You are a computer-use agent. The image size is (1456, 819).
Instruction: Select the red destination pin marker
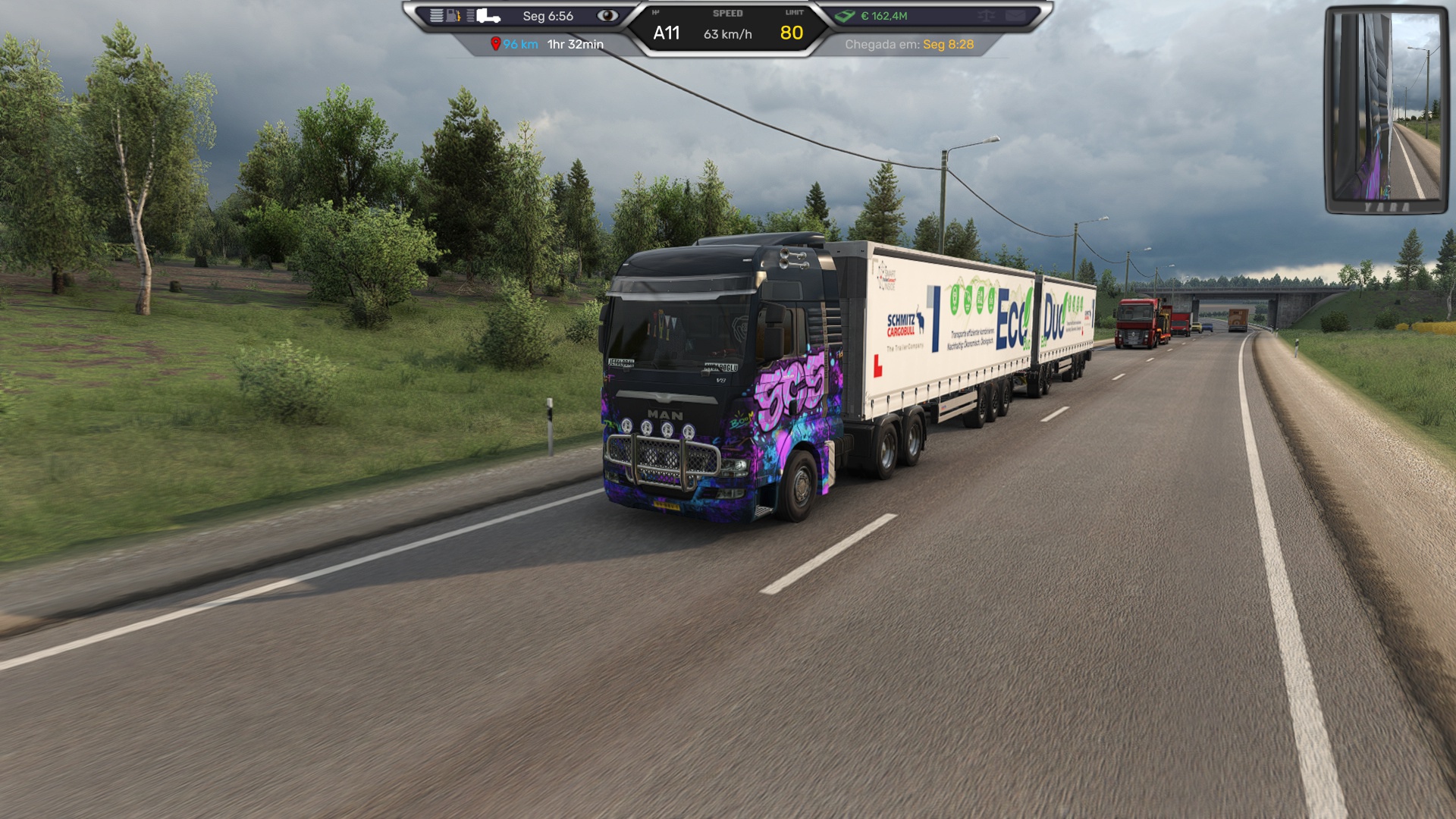click(x=495, y=44)
